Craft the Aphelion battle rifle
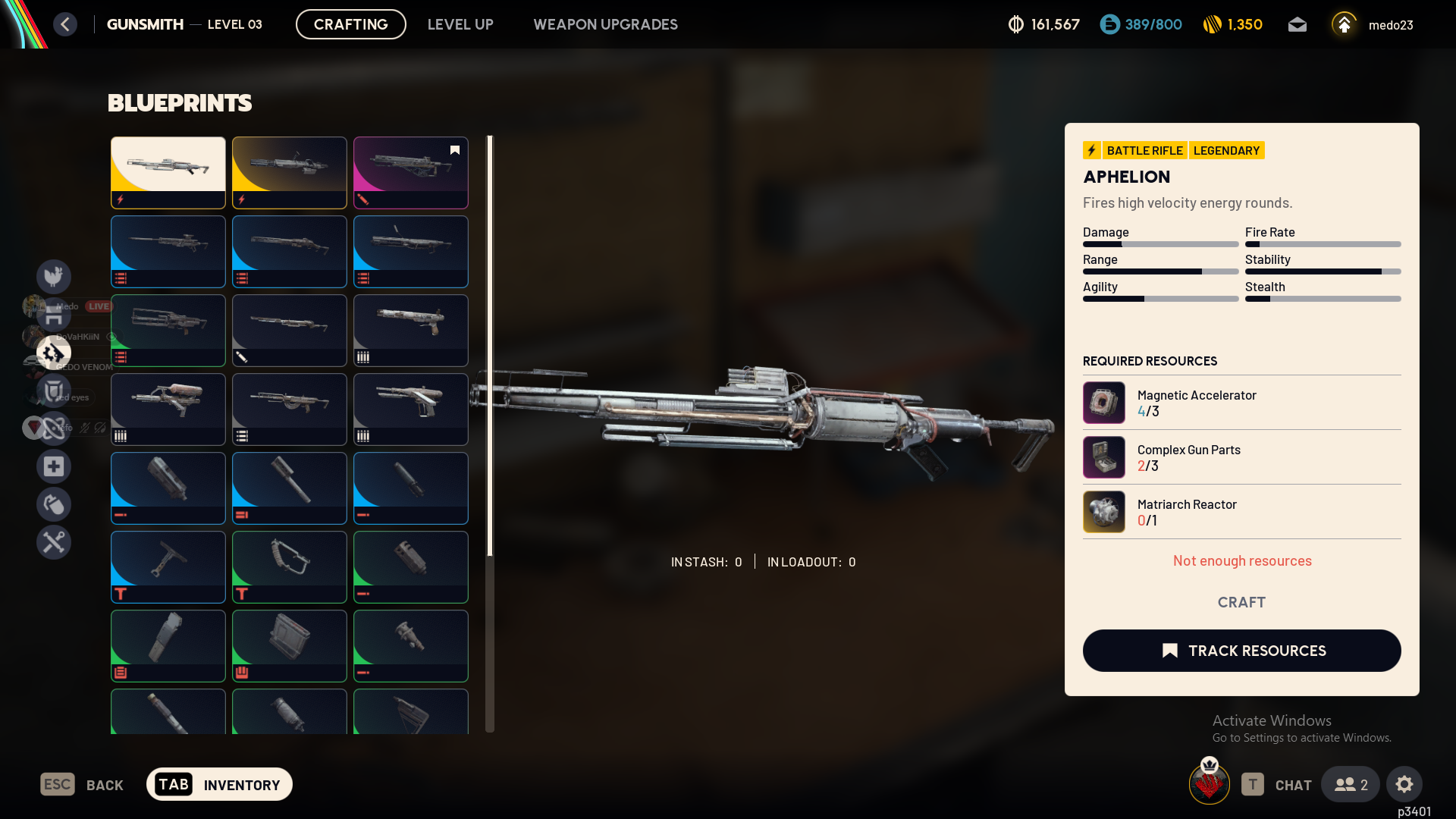This screenshot has width=1456, height=819. (x=1241, y=602)
